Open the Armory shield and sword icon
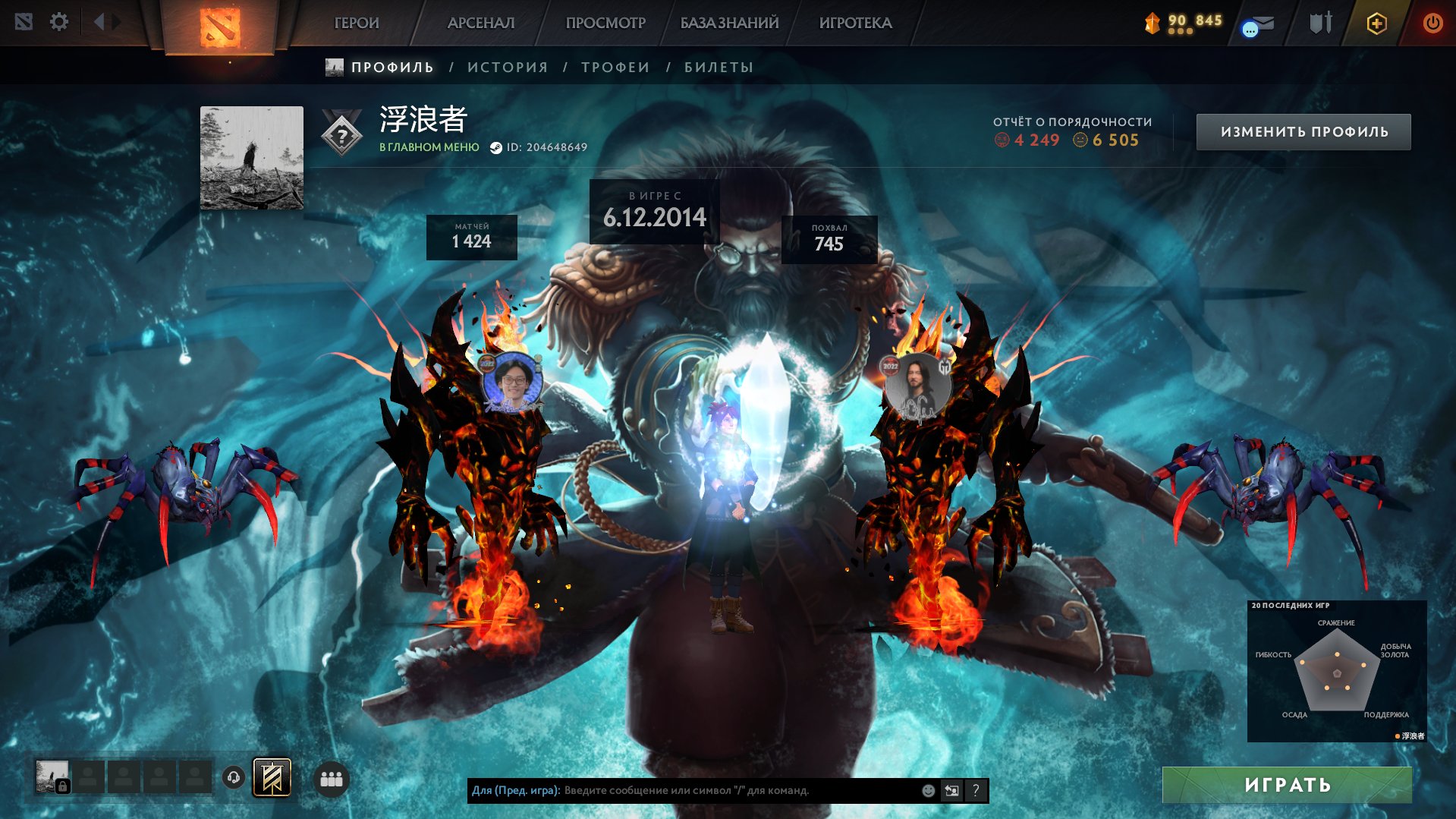1456x819 pixels. [1320, 23]
